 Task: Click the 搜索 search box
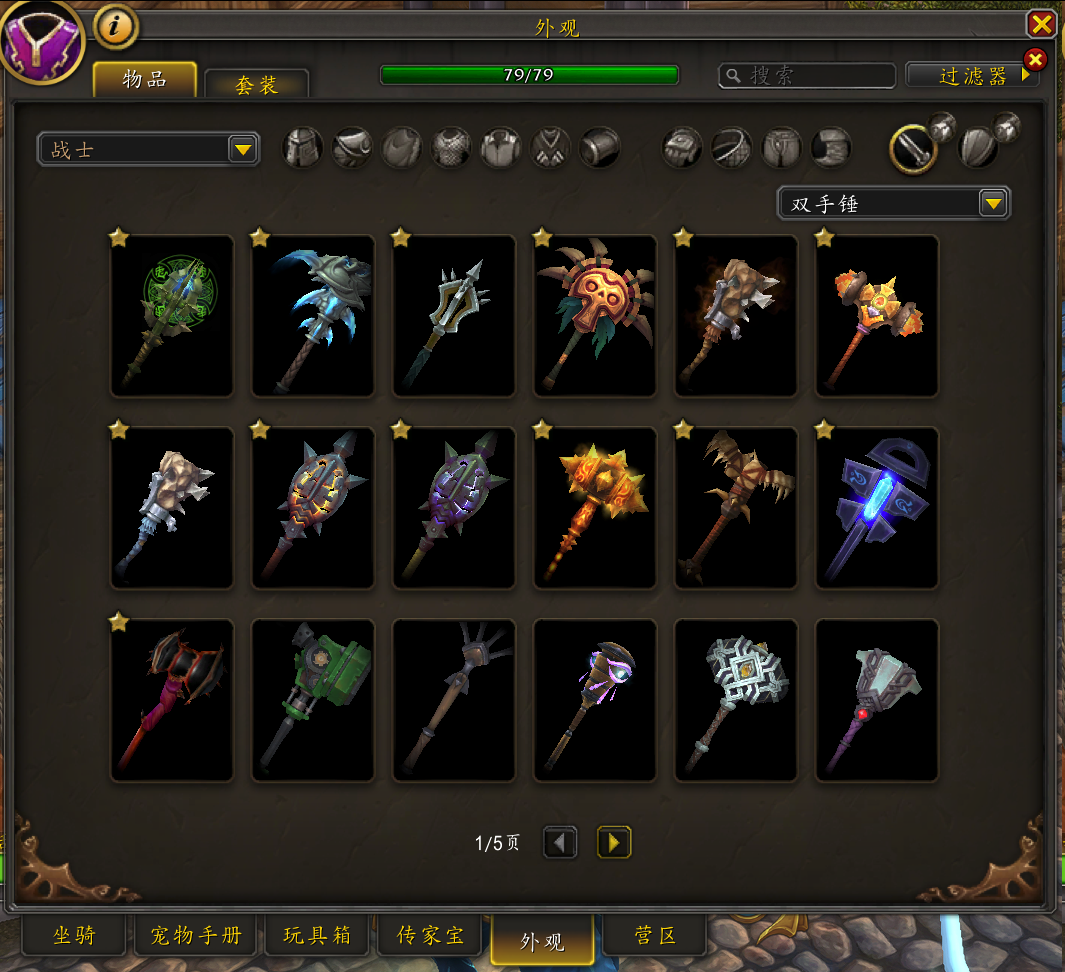808,76
